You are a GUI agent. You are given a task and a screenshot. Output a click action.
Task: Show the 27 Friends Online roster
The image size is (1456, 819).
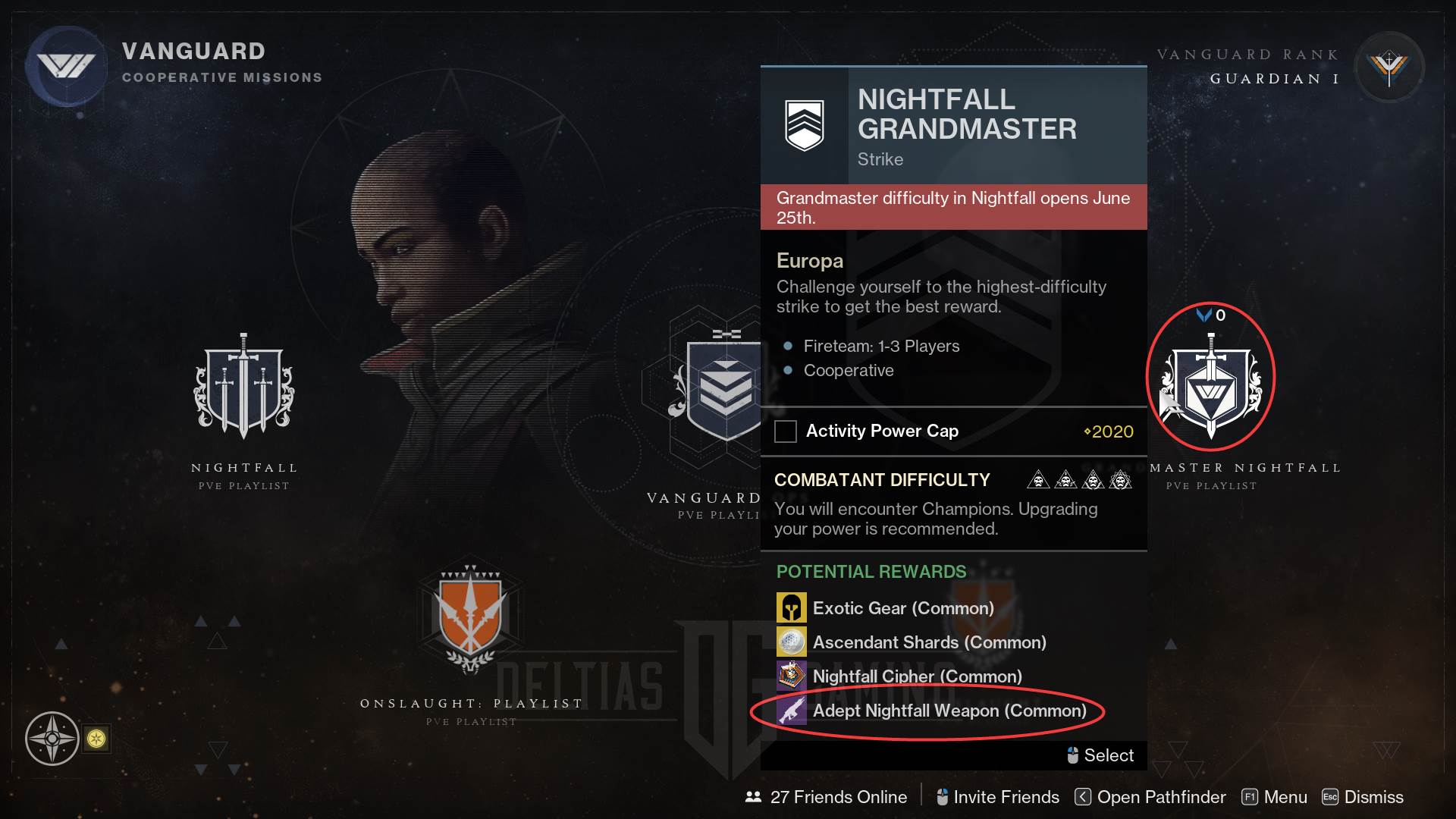(x=827, y=797)
